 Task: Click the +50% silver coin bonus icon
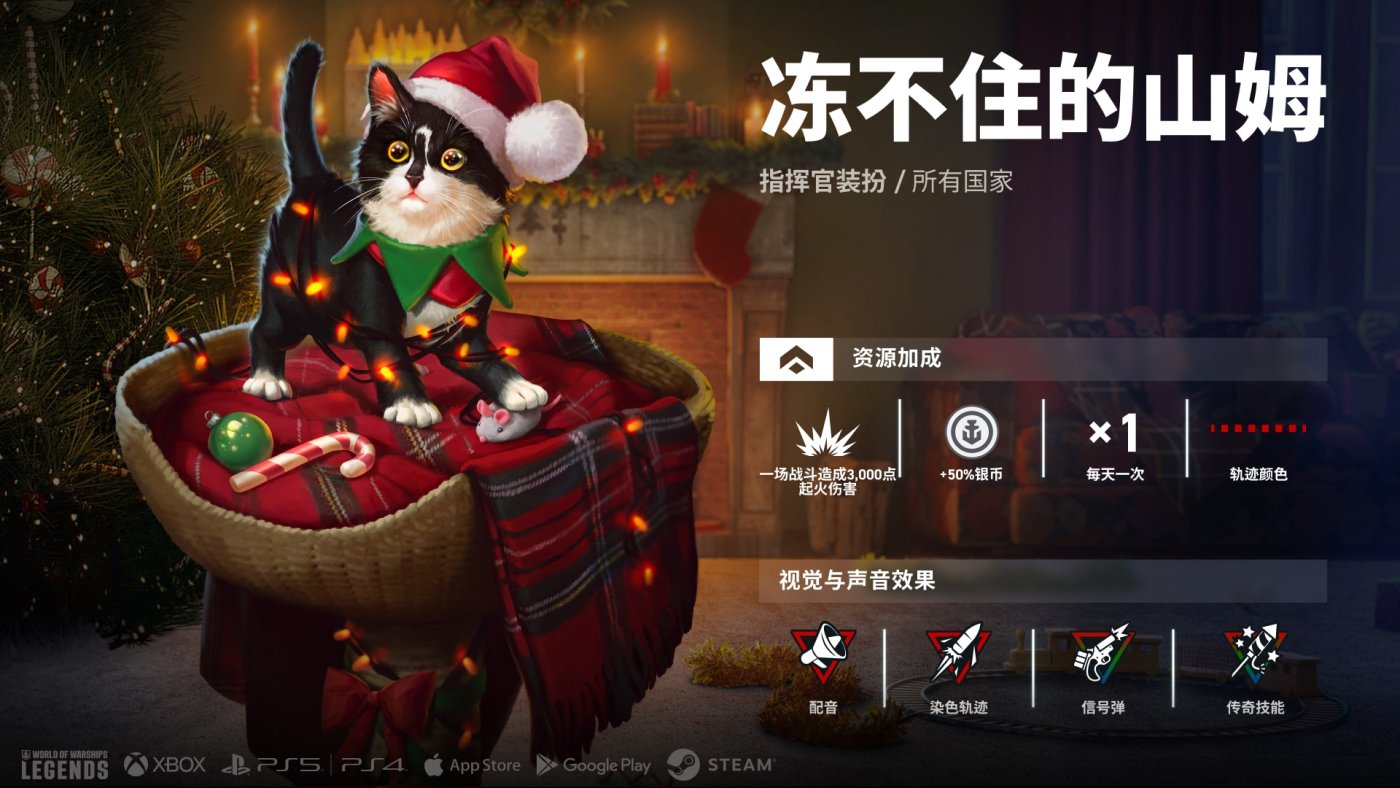point(970,431)
